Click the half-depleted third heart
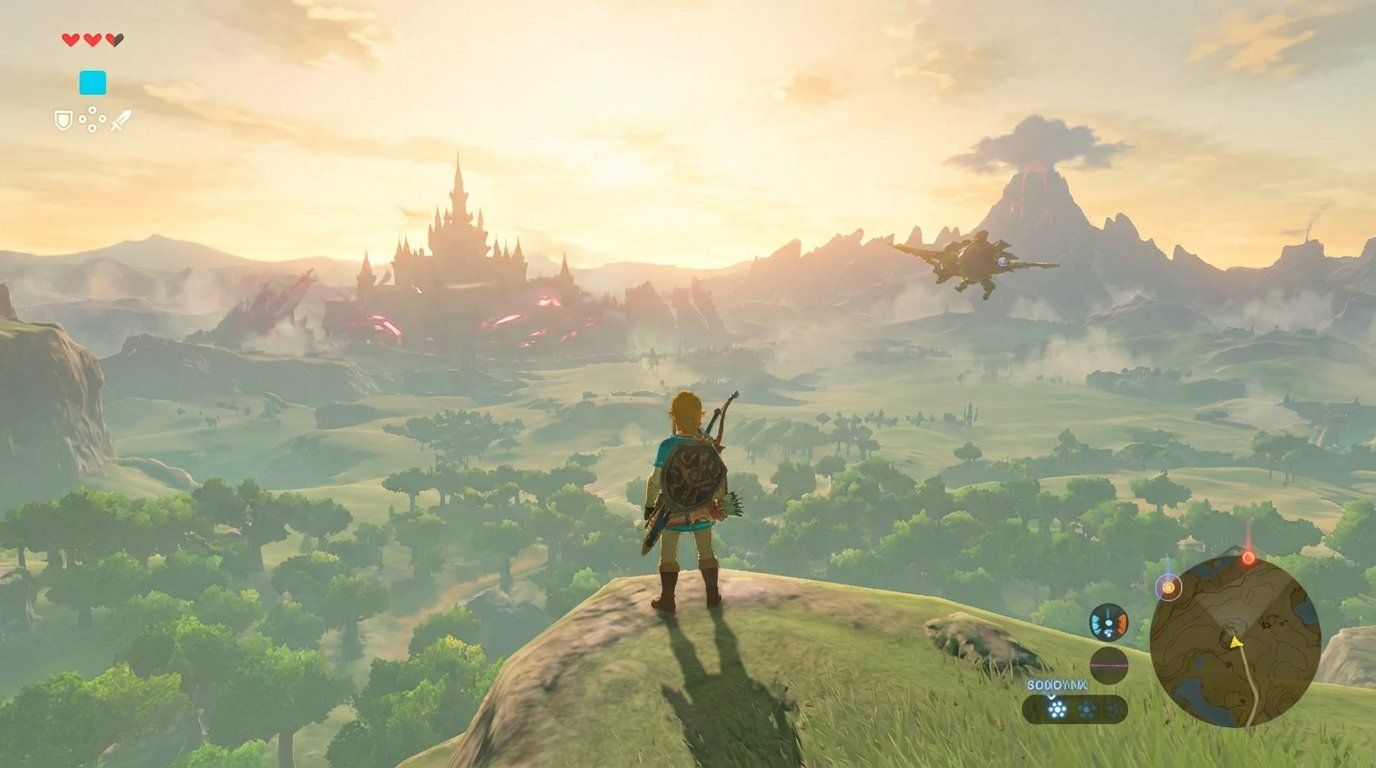The width and height of the screenshot is (1376, 768). (x=114, y=40)
